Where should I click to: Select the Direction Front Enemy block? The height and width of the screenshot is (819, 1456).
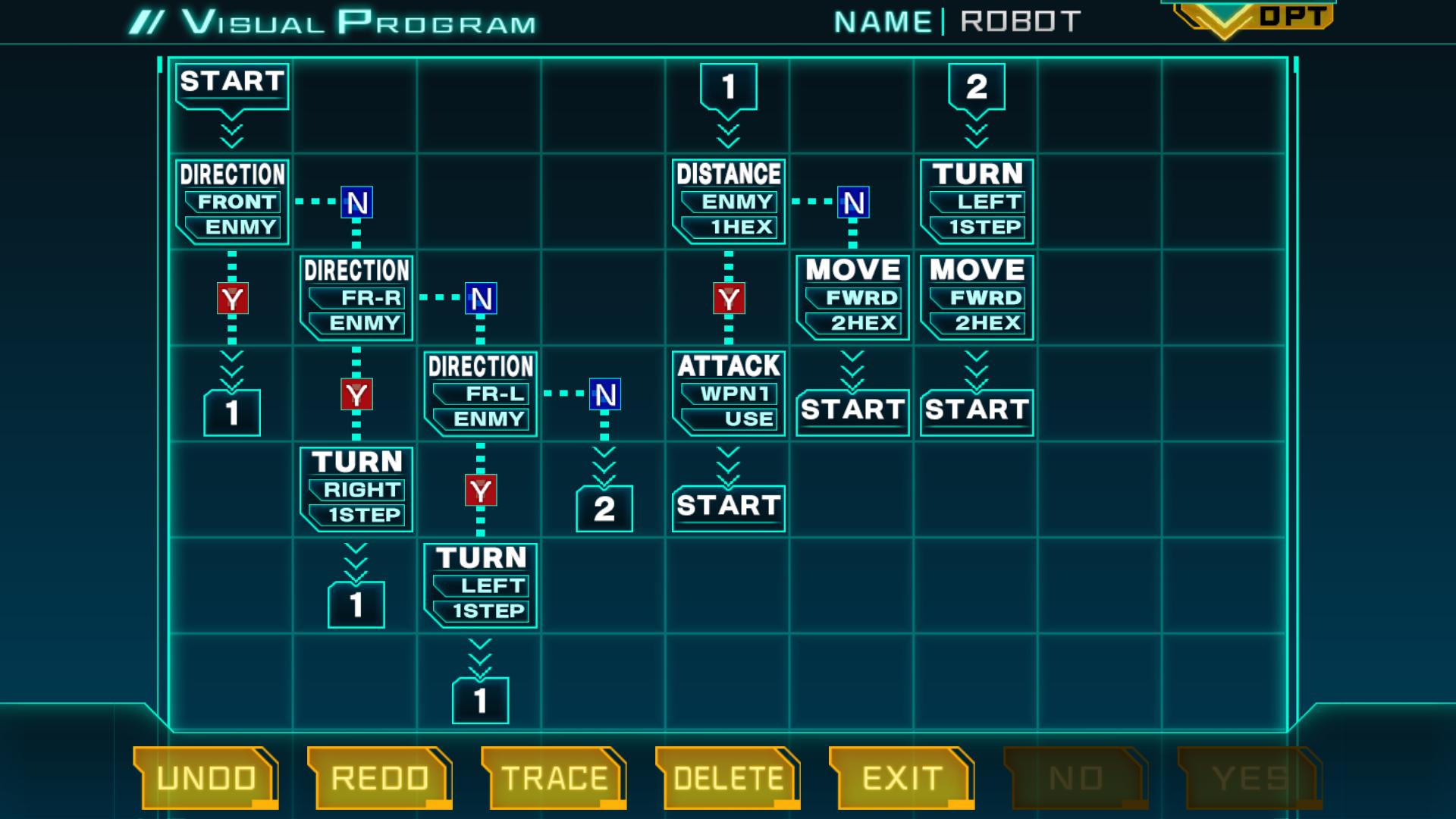pos(232,202)
